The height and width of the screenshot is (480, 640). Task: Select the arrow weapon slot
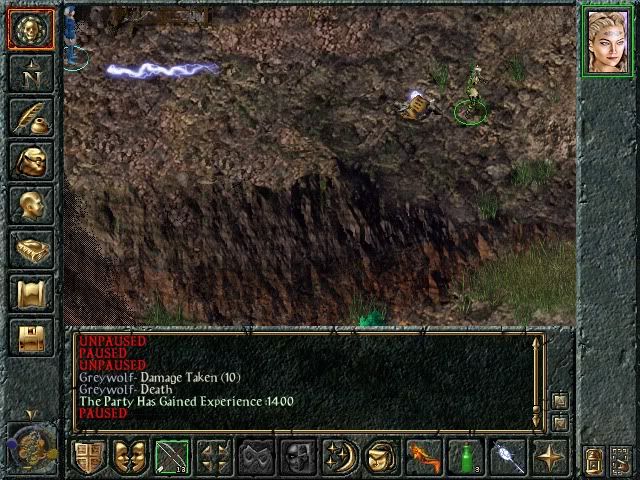coord(172,458)
